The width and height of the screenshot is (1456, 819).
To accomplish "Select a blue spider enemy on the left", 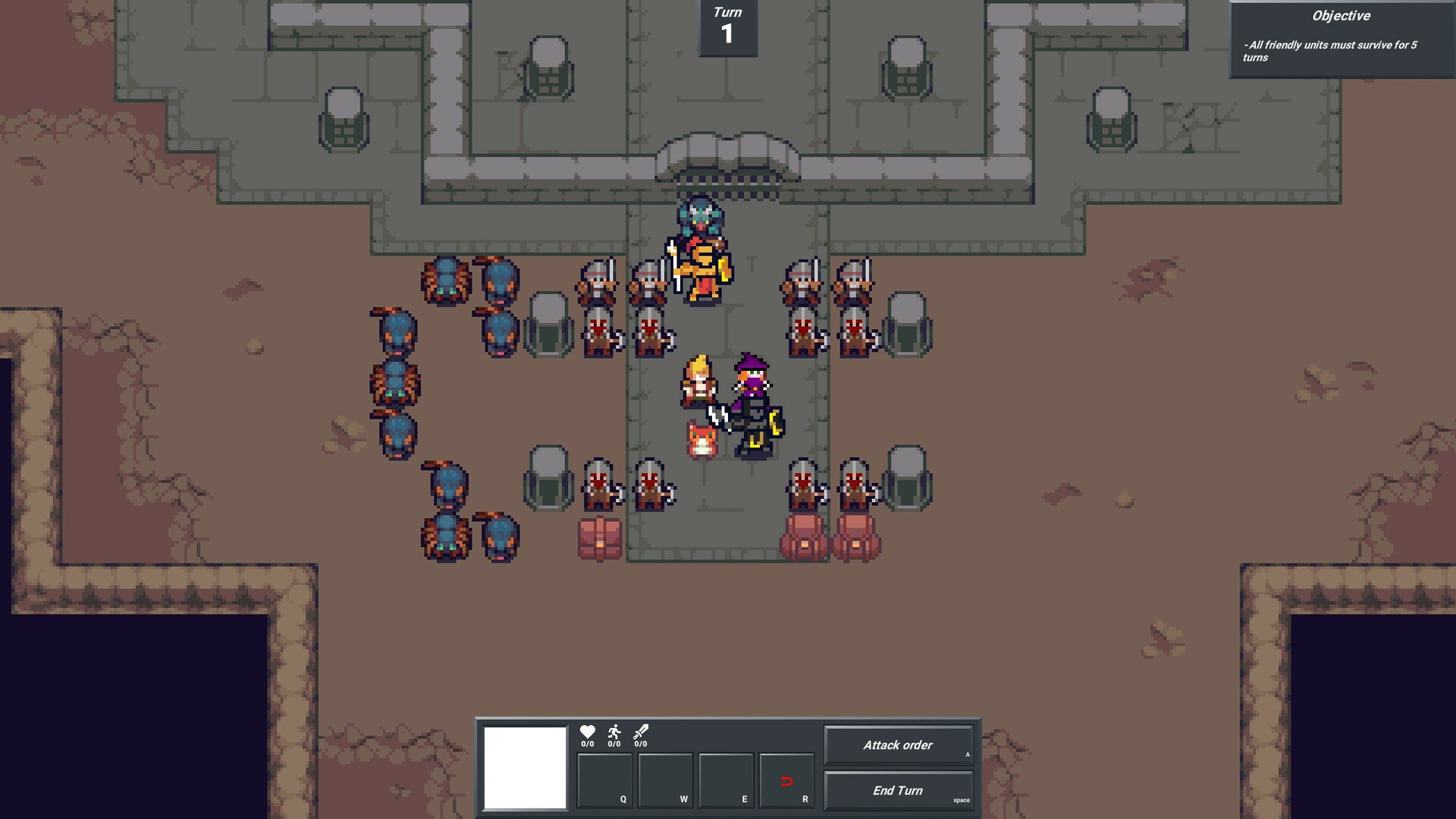I will point(446,281).
